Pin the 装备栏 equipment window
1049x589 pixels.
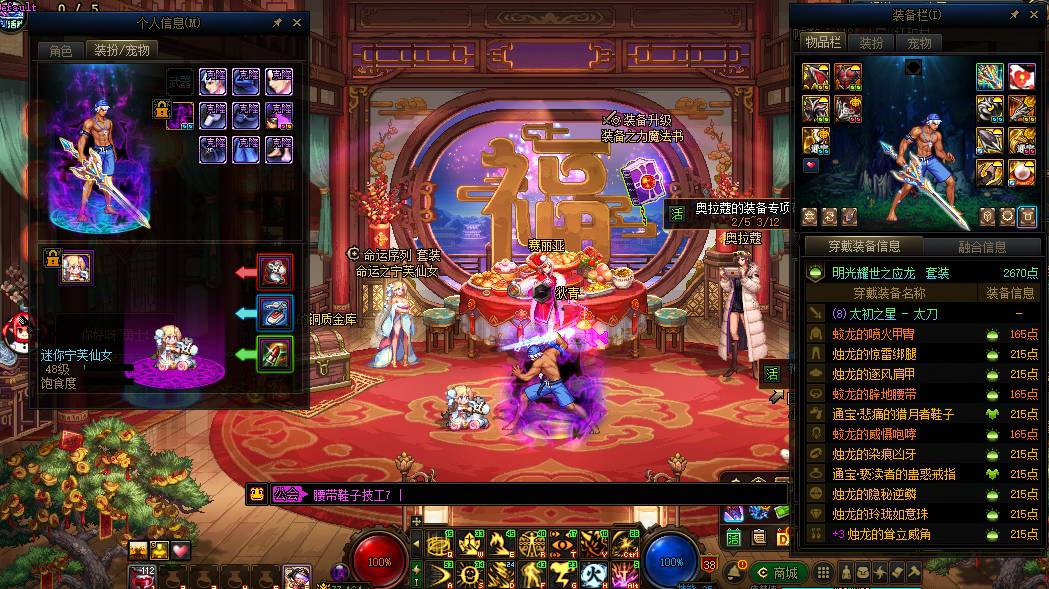tap(1014, 15)
